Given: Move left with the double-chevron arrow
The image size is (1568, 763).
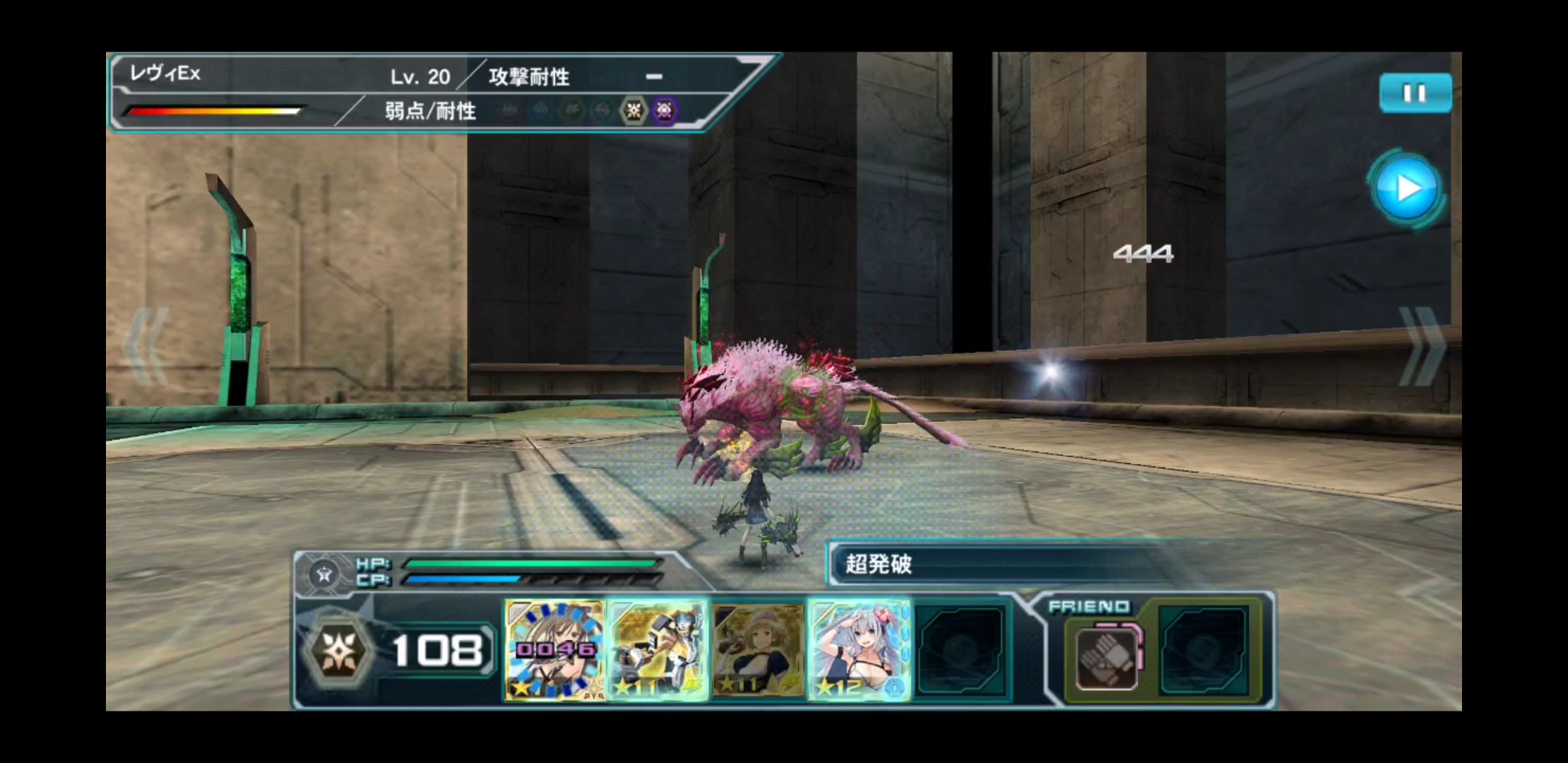Looking at the screenshot, I should (x=146, y=346).
